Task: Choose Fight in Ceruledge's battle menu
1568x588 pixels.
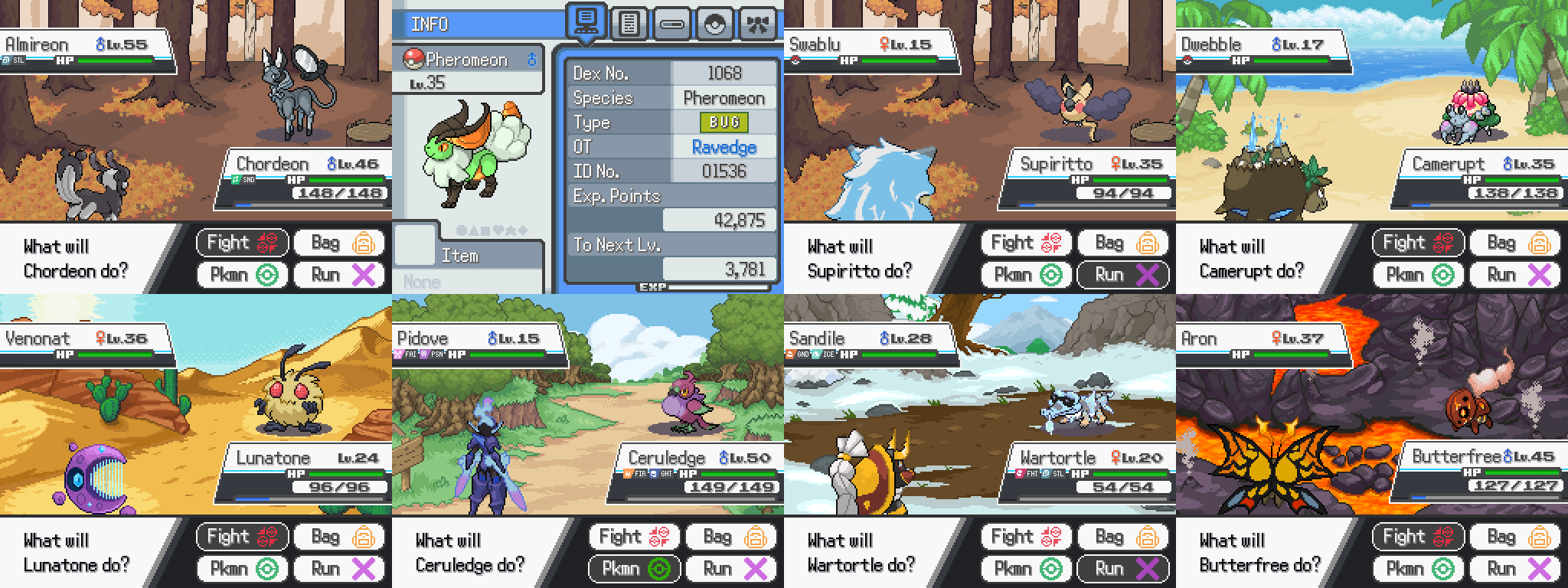Action: click(x=634, y=537)
